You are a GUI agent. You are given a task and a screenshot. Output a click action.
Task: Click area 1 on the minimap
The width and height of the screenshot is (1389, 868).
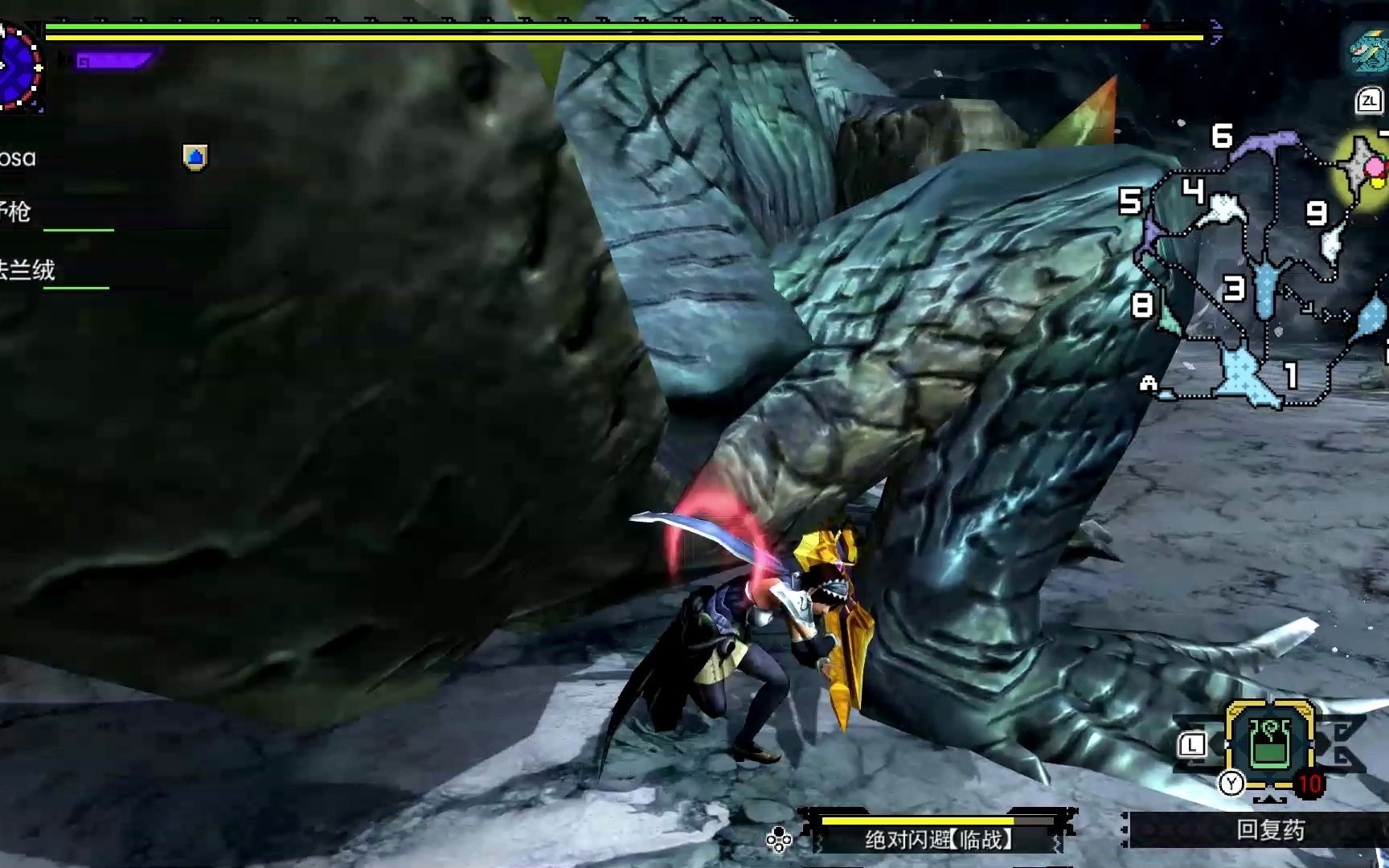click(1290, 375)
